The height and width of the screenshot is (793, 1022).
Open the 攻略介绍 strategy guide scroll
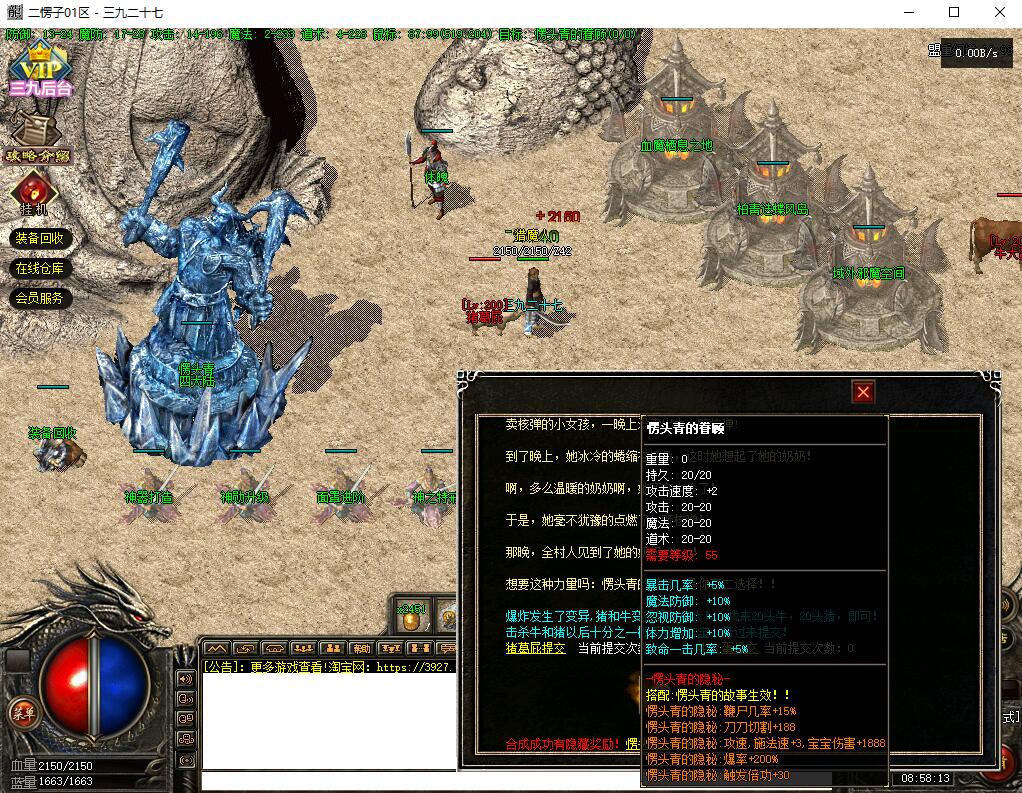37,137
